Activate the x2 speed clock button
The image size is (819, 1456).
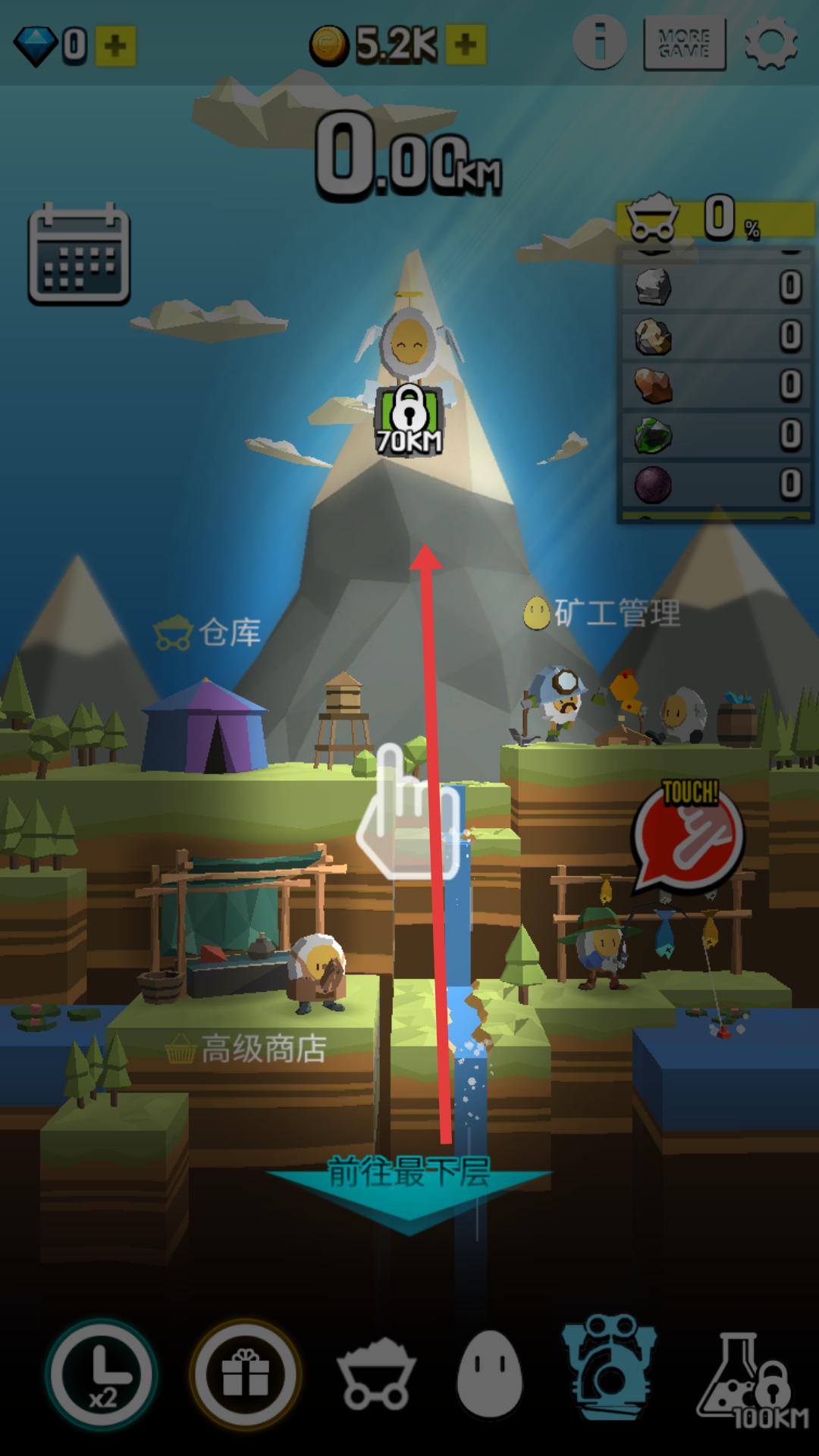(x=102, y=1374)
